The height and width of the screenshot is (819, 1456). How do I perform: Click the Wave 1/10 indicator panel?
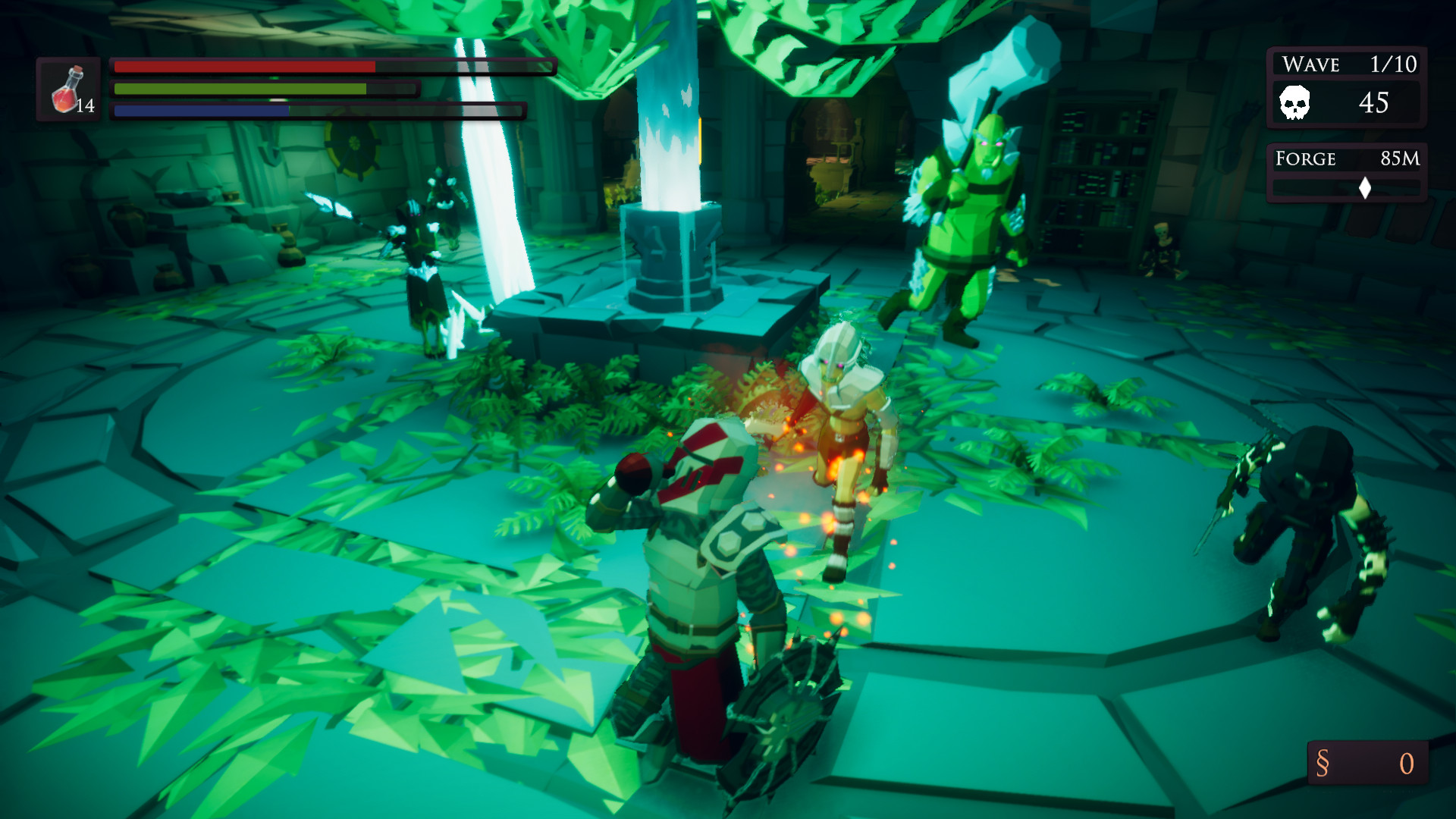1346,64
